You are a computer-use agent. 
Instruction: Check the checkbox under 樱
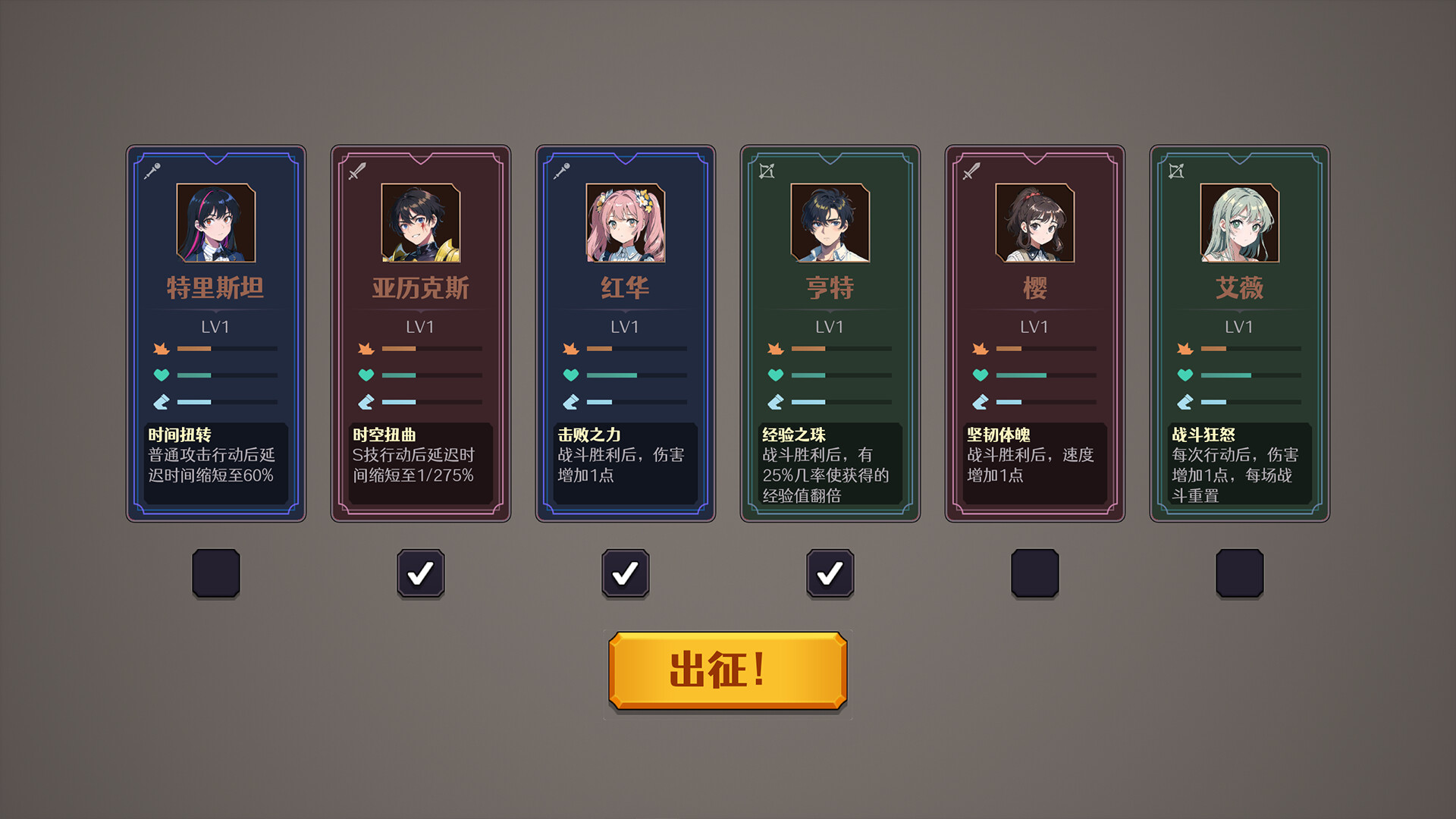[1034, 574]
